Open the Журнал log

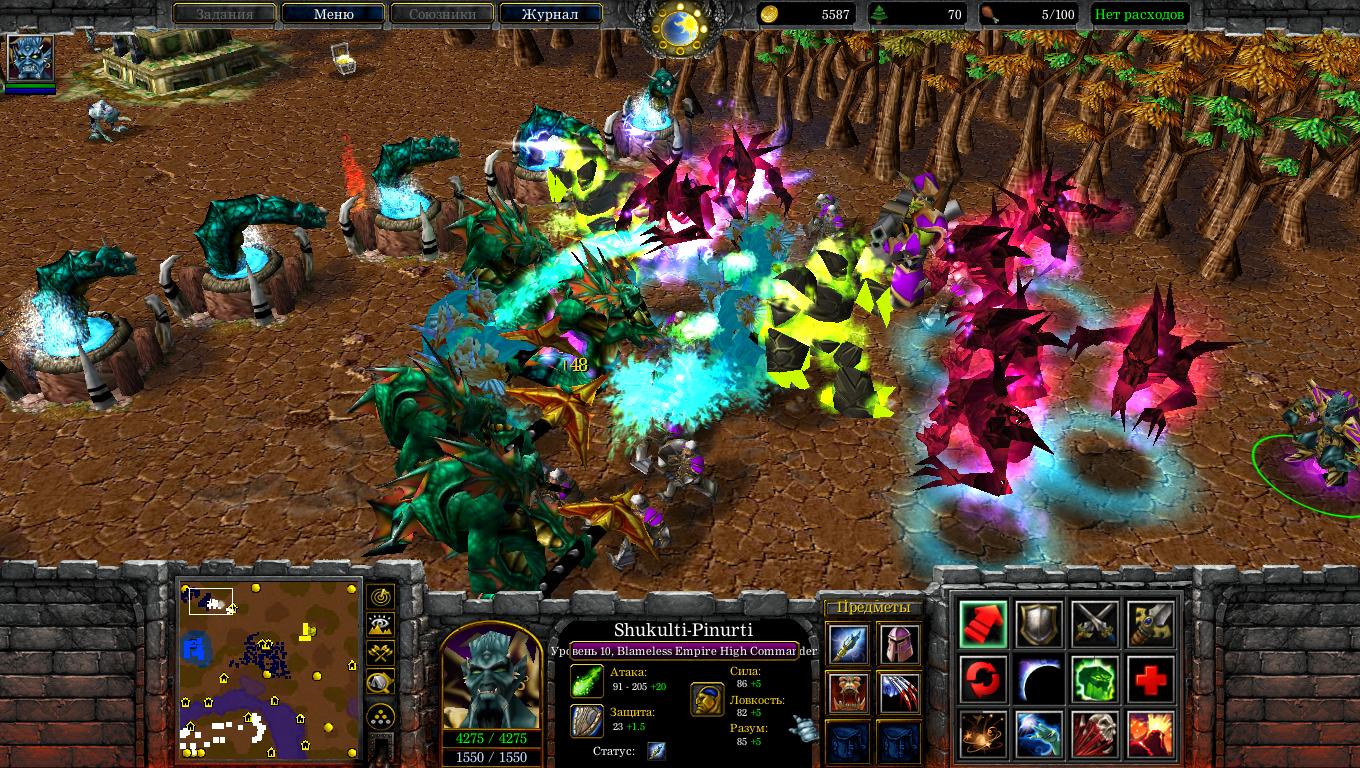pos(550,14)
